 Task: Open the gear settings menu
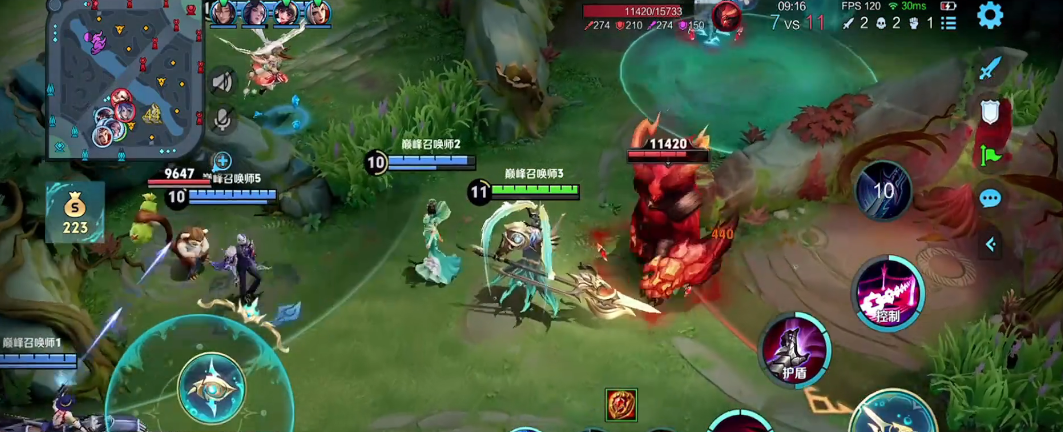(990, 15)
